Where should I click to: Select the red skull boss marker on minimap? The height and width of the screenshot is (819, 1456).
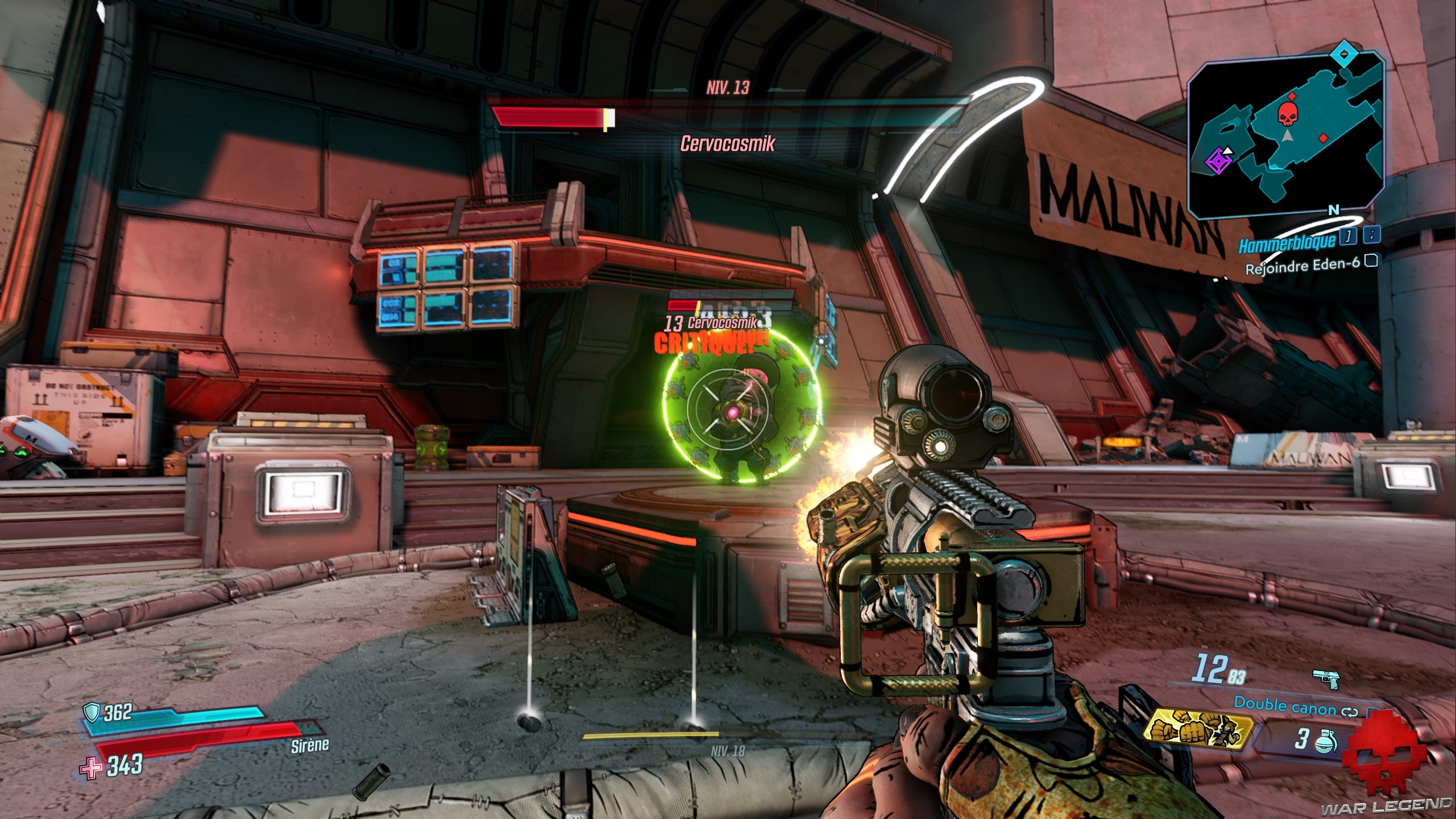1285,114
